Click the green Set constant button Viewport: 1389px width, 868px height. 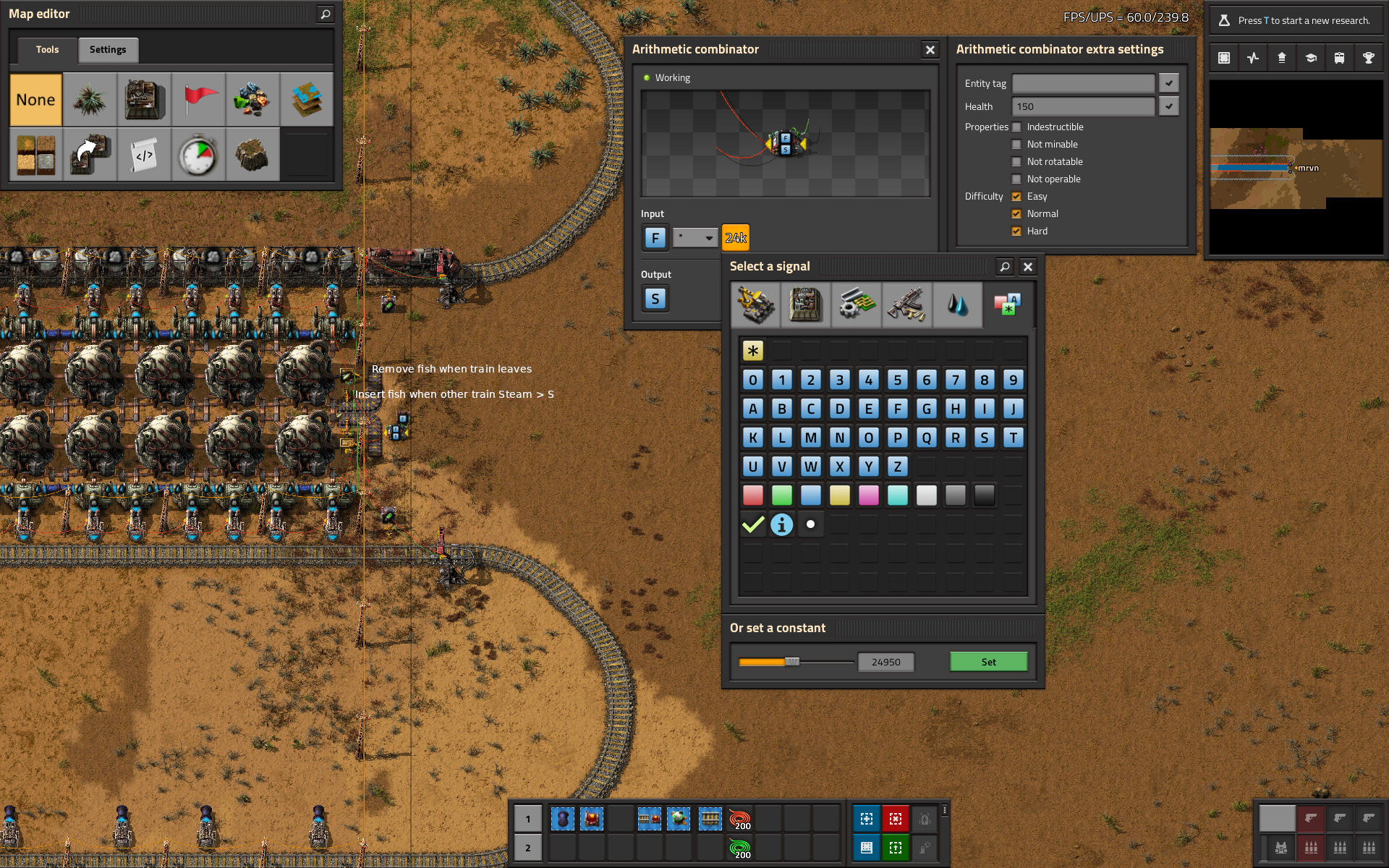pyautogui.click(x=988, y=662)
